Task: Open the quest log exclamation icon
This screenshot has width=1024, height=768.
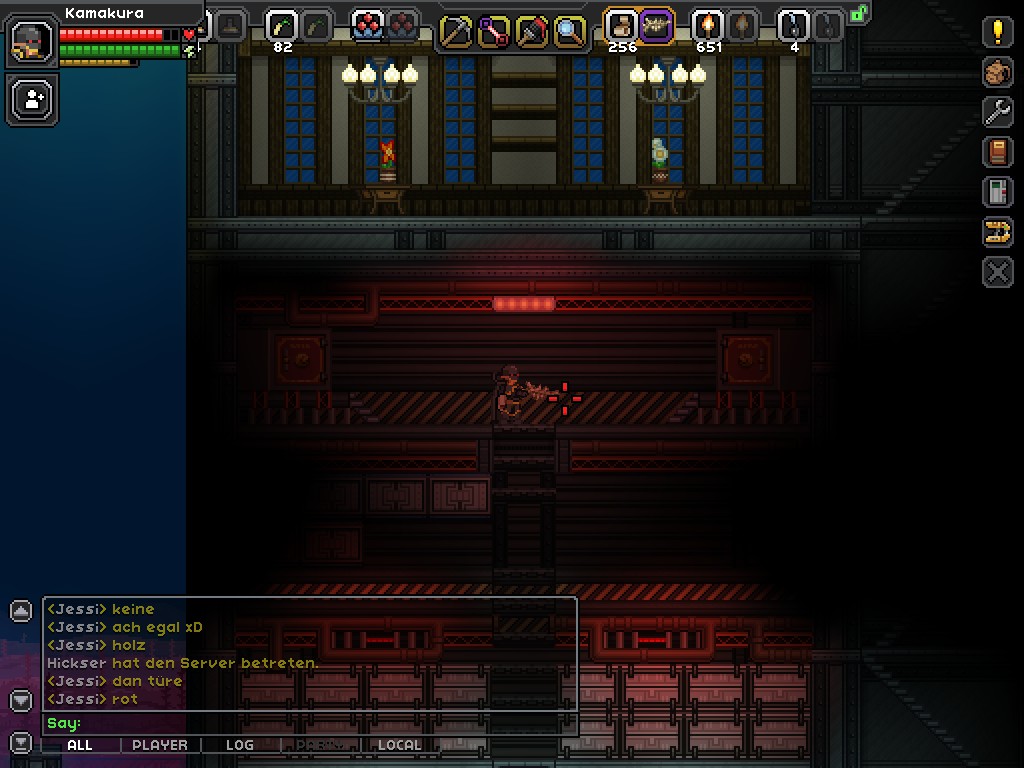Action: click(997, 32)
